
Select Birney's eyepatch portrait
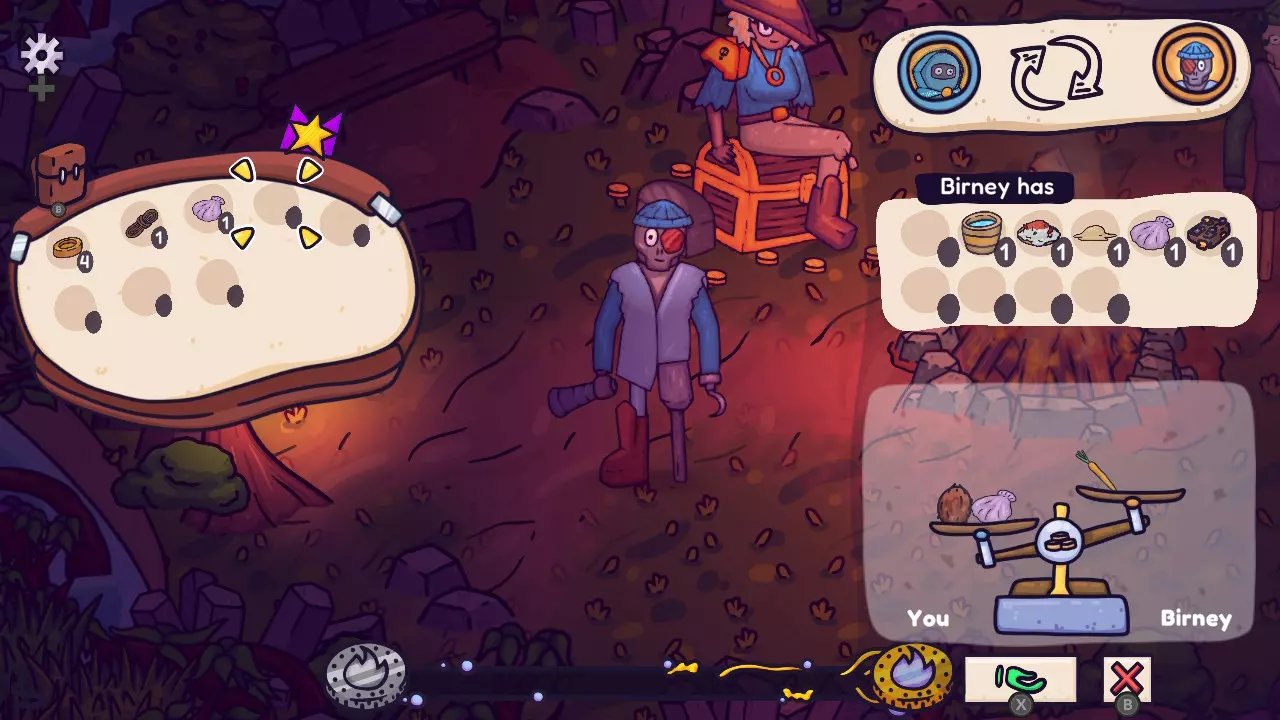point(1194,66)
